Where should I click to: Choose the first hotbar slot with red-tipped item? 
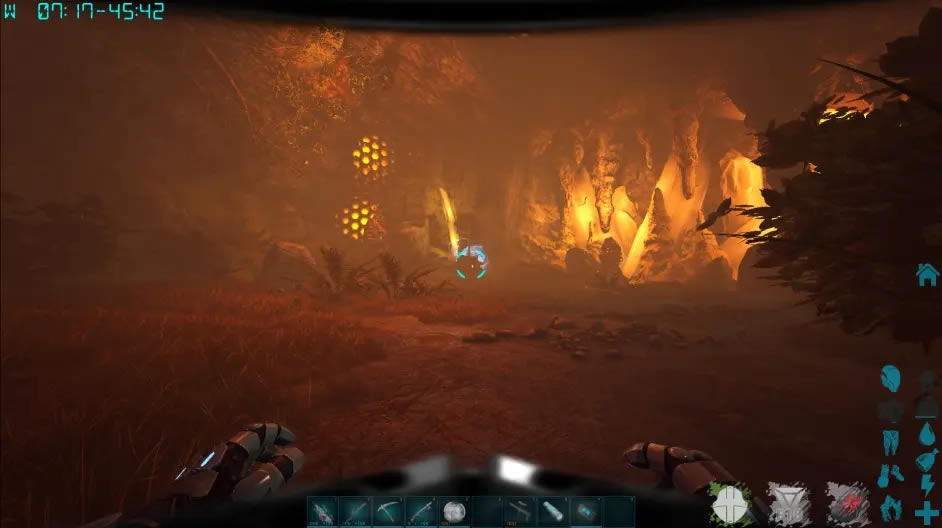(x=322, y=512)
